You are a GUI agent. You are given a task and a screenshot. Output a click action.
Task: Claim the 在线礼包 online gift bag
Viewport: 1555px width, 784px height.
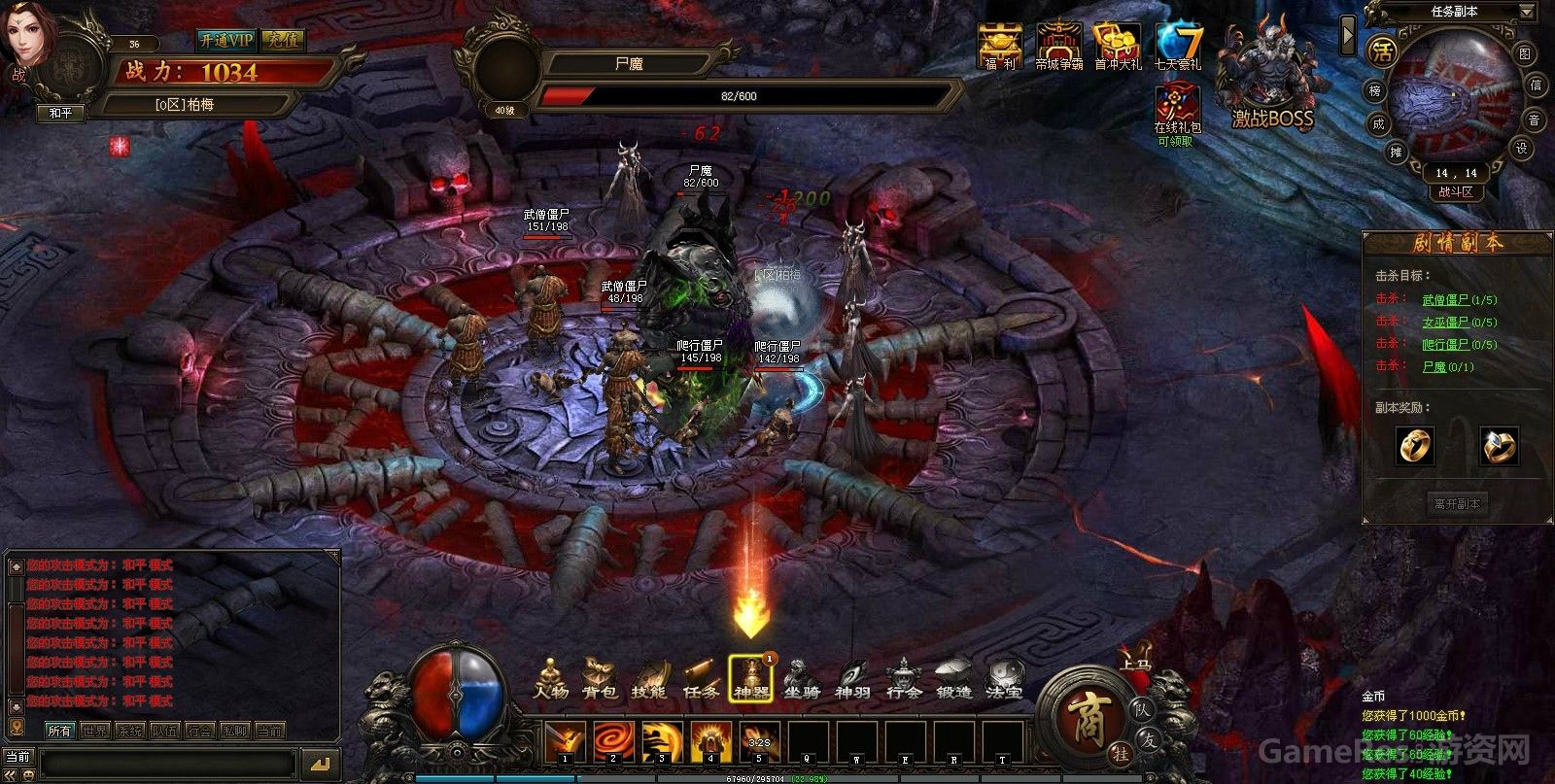(x=1177, y=112)
